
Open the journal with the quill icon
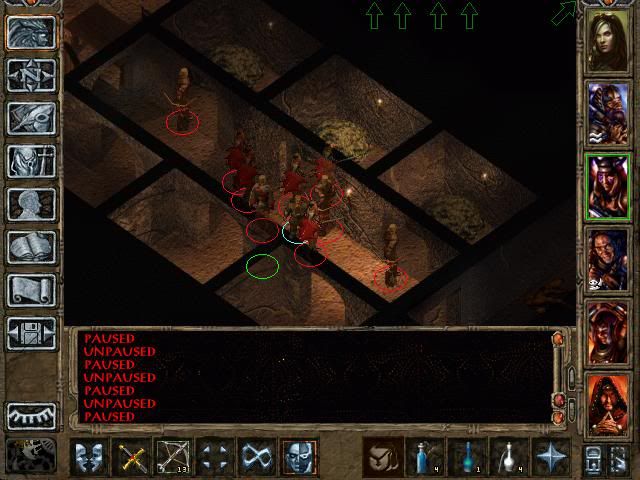[30, 117]
